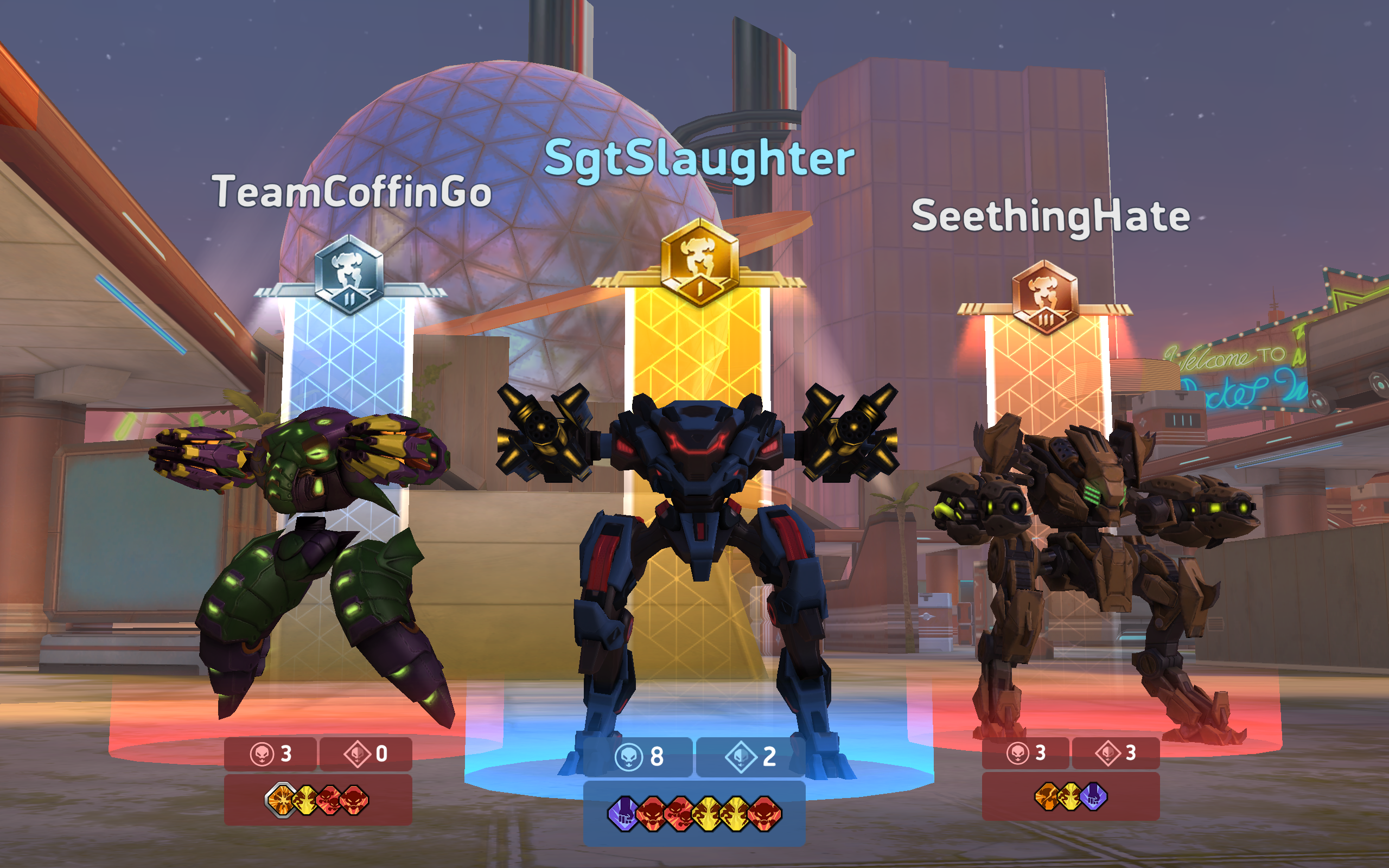Select player name SeethingHate
Image resolution: width=1389 pixels, height=868 pixels.
1050,217
